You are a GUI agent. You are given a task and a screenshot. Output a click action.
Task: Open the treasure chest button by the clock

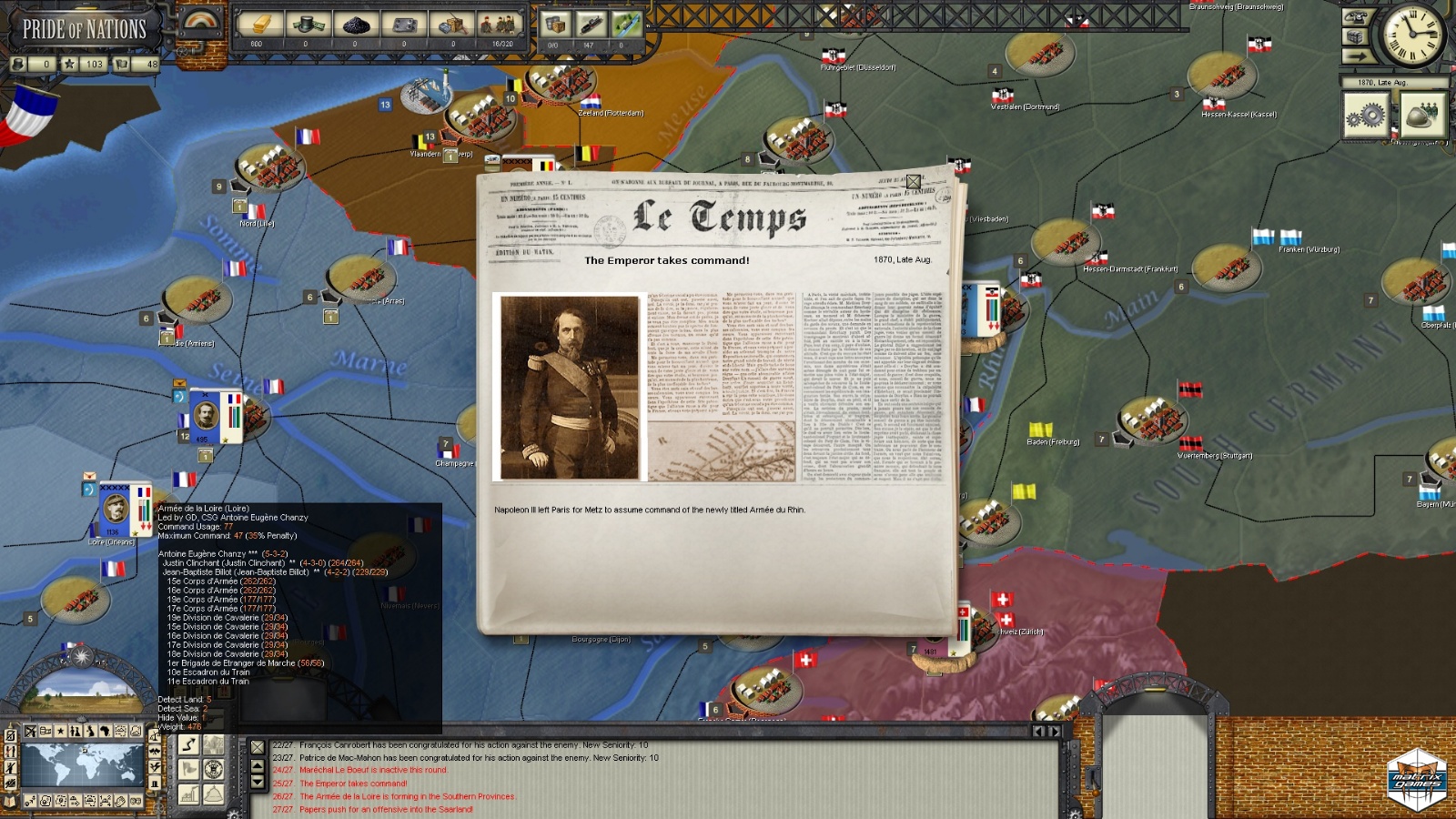point(1356,36)
